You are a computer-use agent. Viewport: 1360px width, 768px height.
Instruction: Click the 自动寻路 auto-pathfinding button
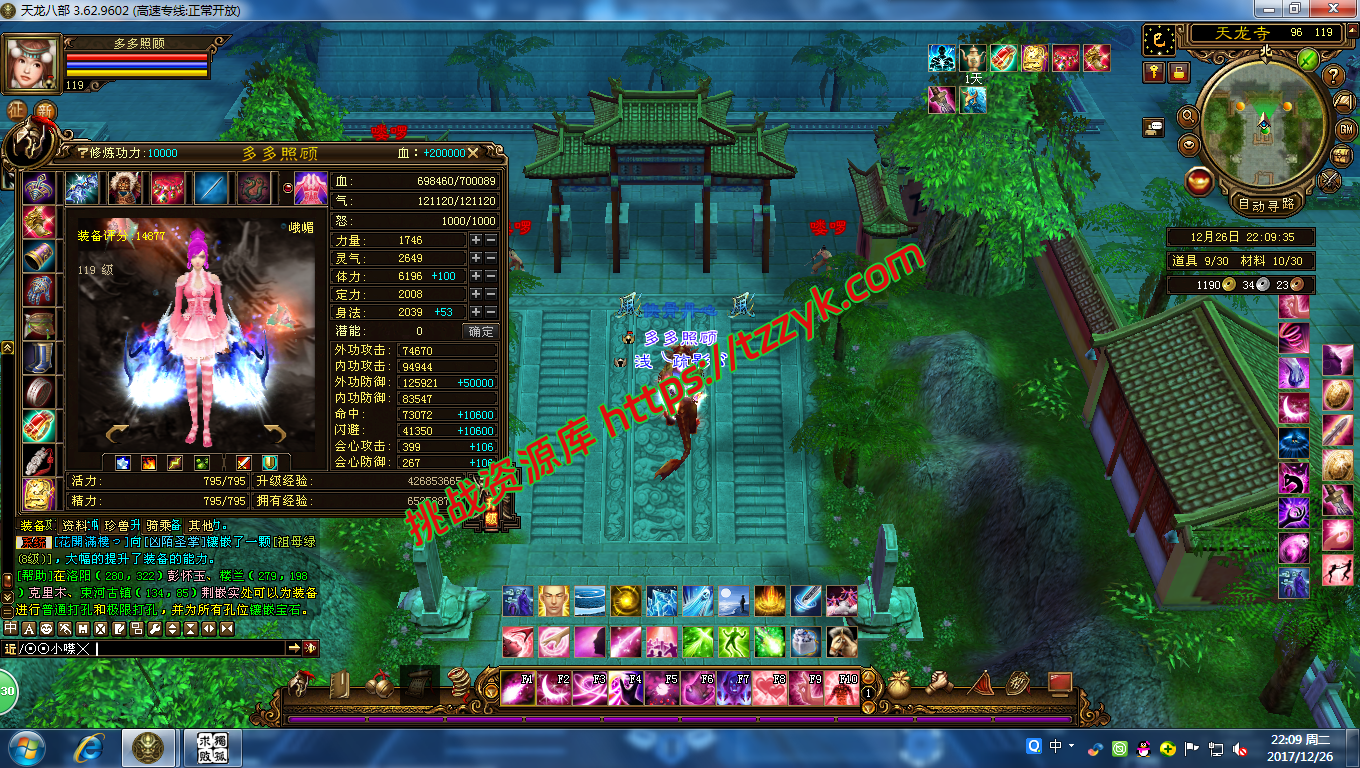1264,204
